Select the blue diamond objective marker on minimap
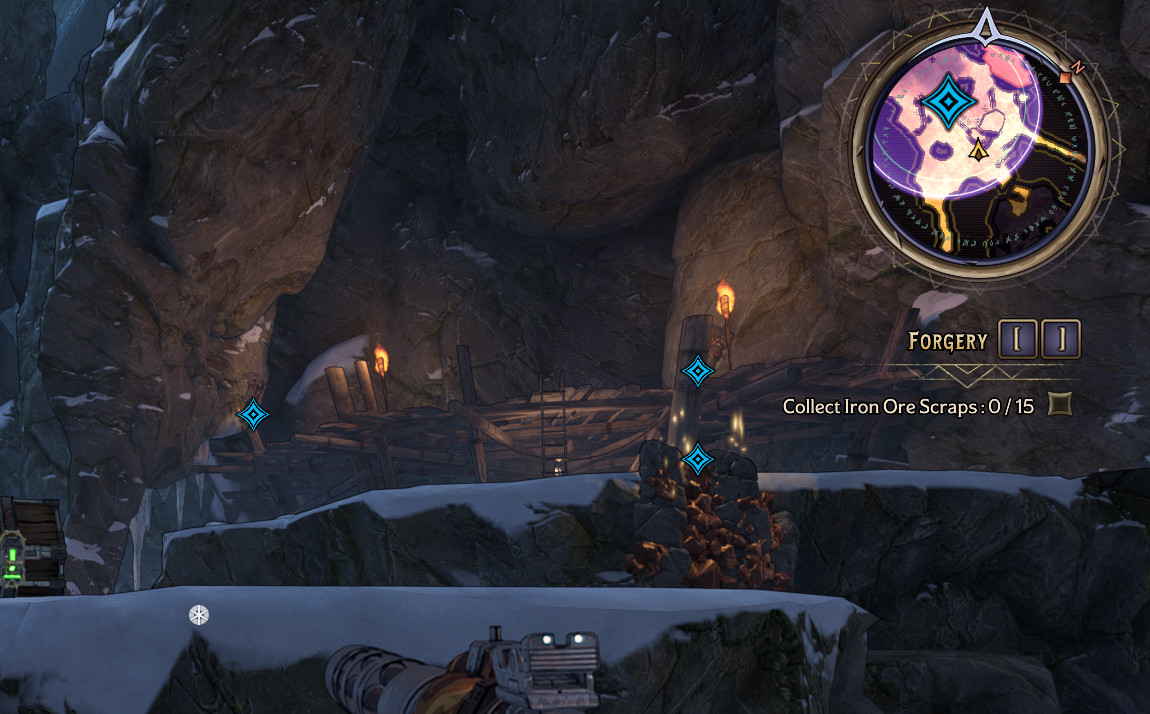Image resolution: width=1150 pixels, height=714 pixels. pyautogui.click(x=945, y=102)
